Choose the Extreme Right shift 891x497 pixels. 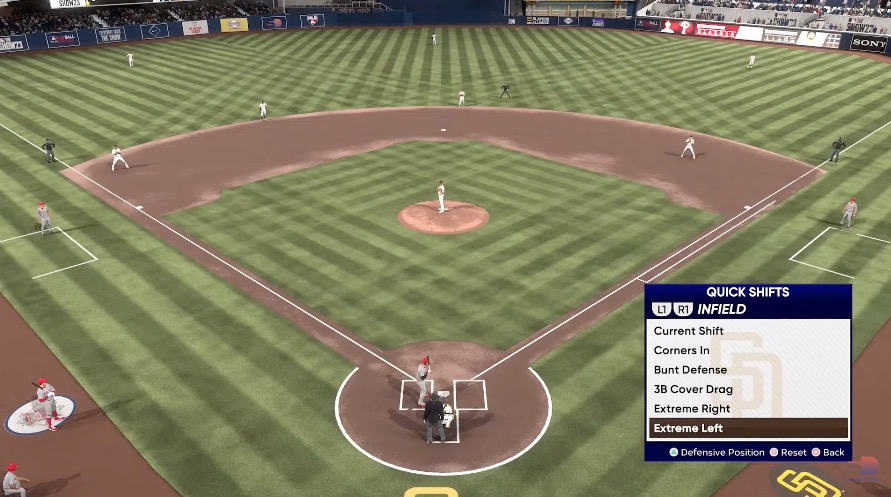coord(692,409)
